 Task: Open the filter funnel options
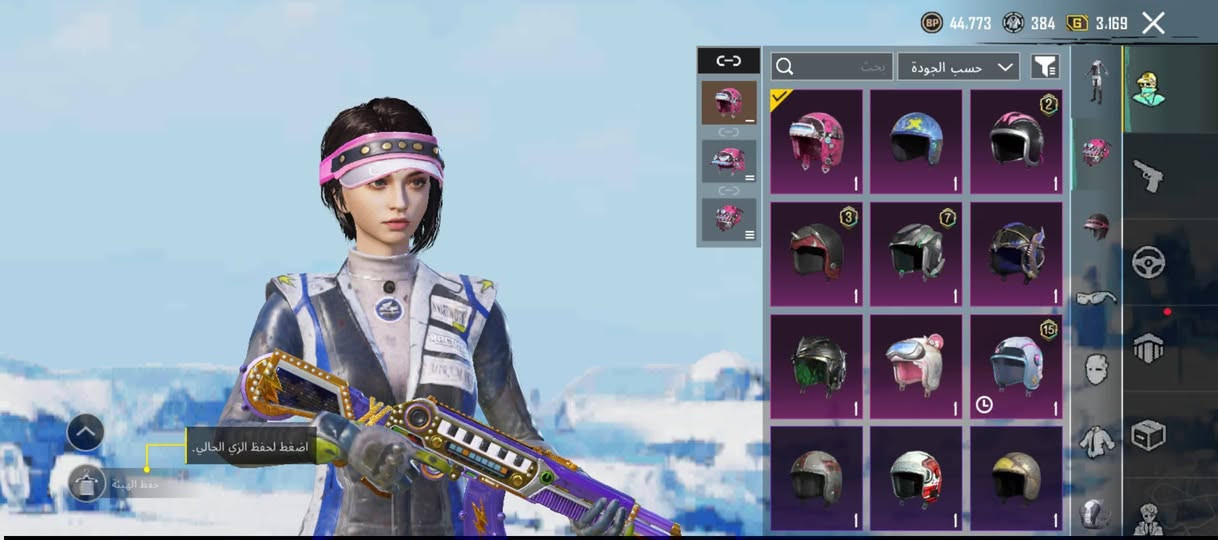[x=1044, y=67]
